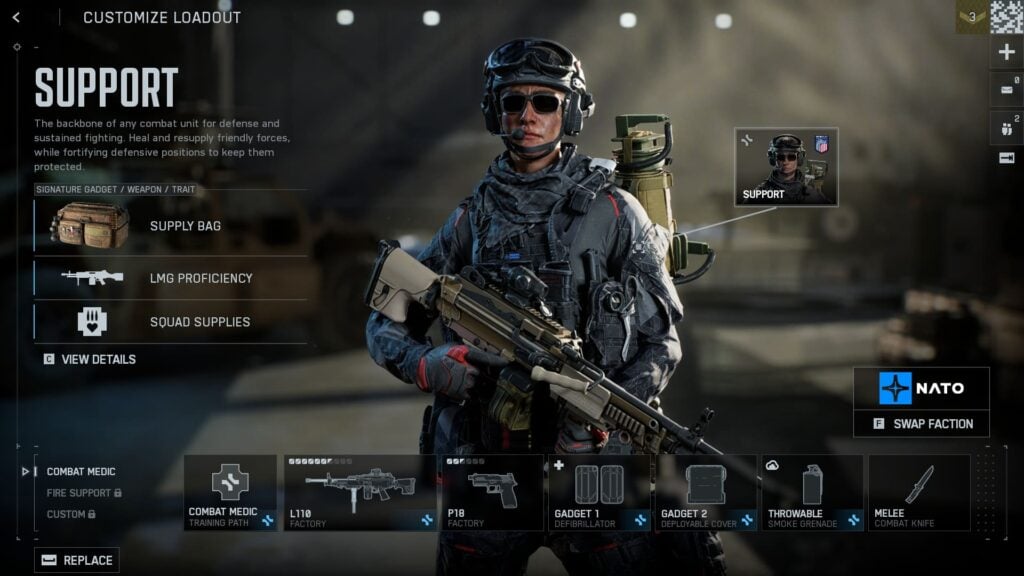
Task: Open the squad members icon
Action: [x=1006, y=127]
